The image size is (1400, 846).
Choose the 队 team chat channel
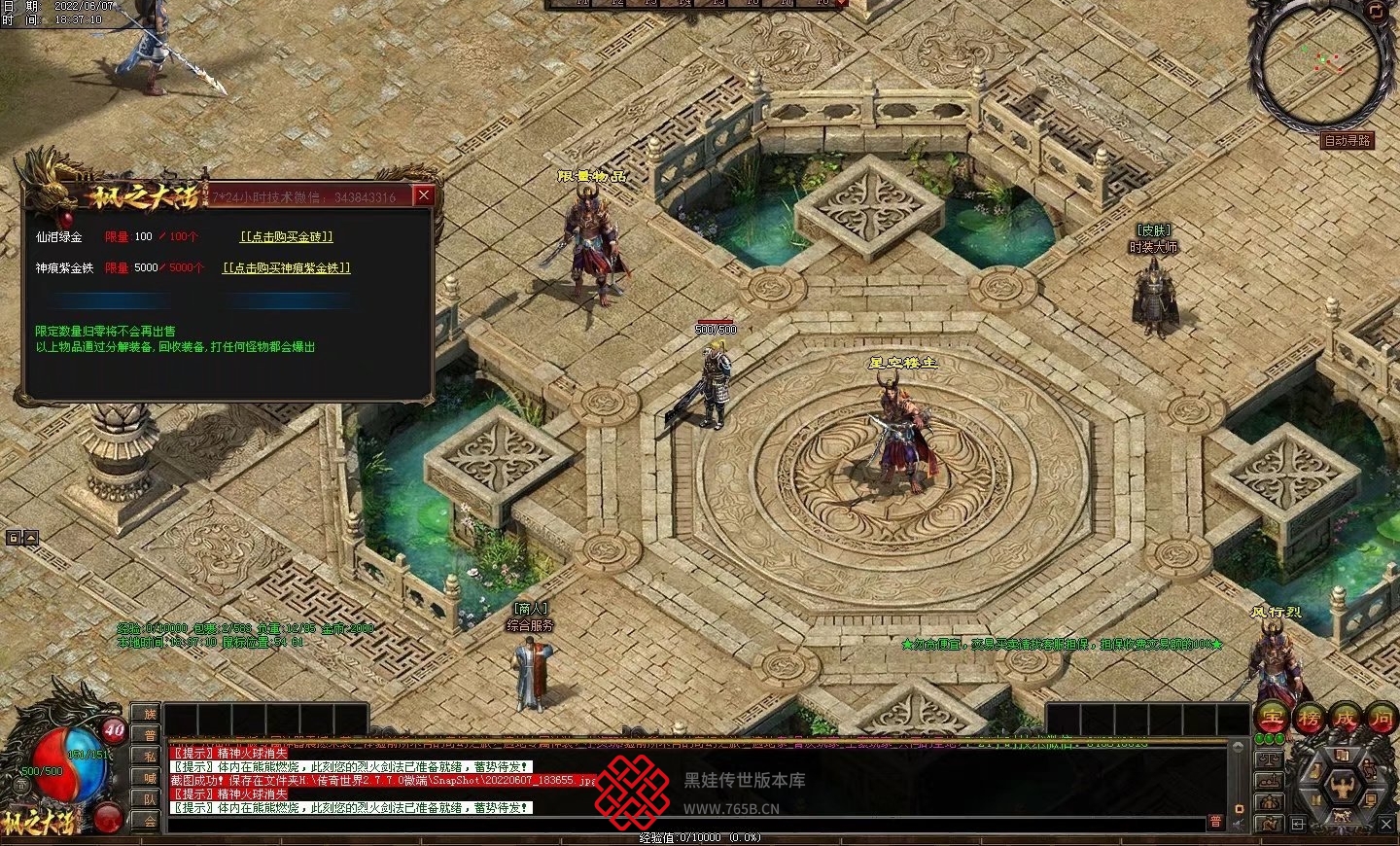[x=150, y=799]
